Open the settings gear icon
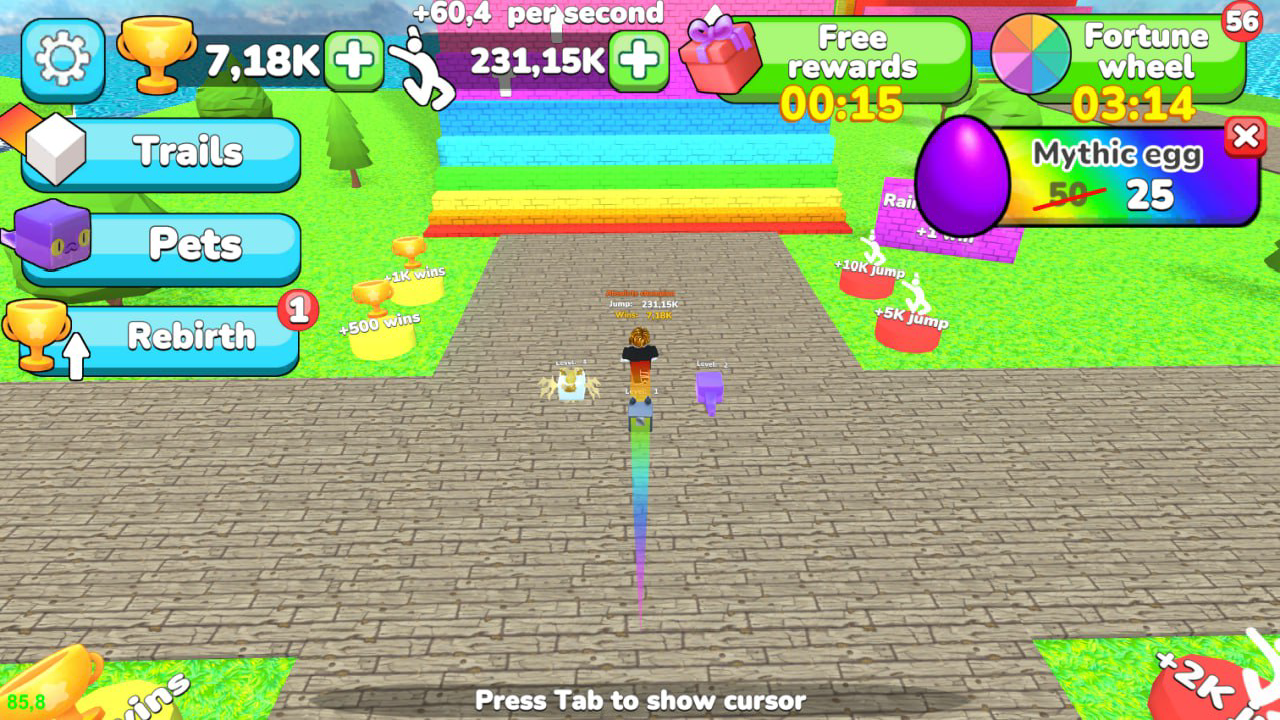Viewport: 1280px width, 720px height. pyautogui.click(x=61, y=61)
